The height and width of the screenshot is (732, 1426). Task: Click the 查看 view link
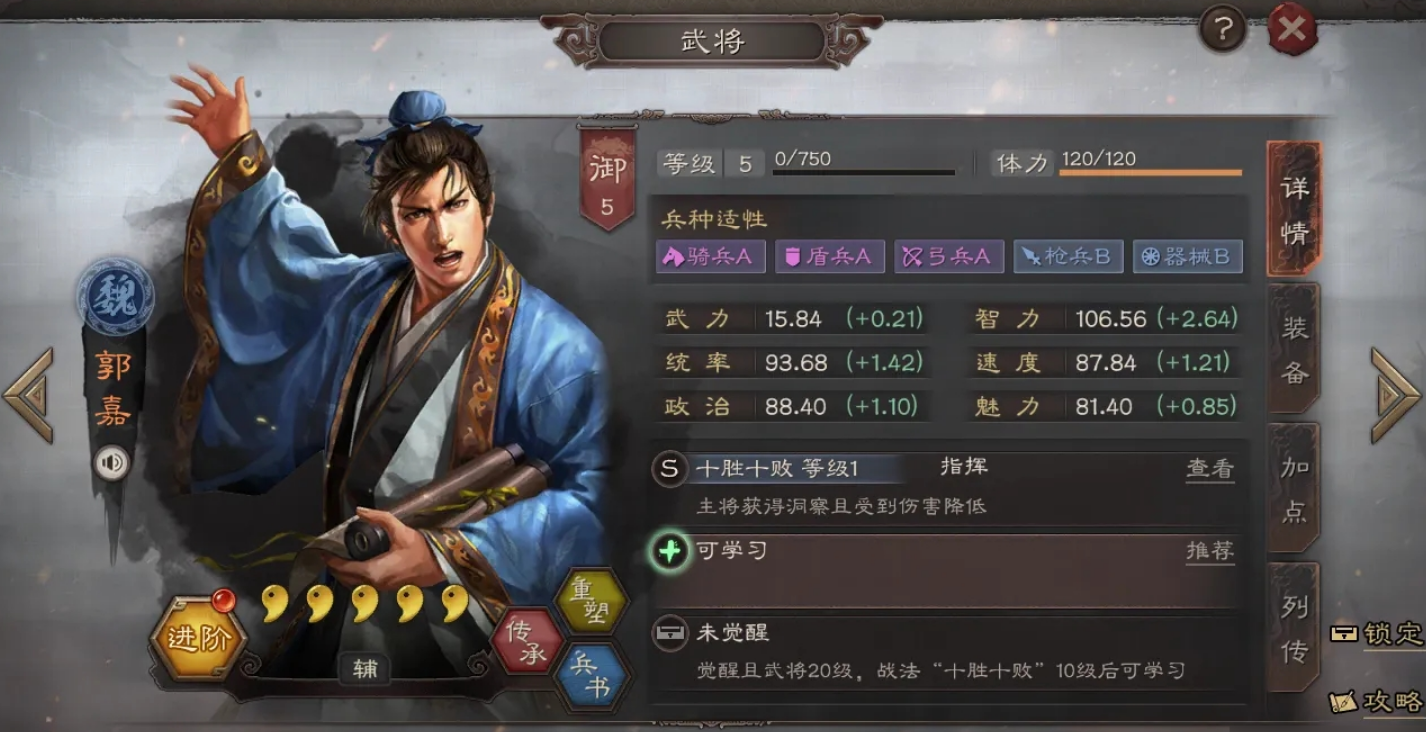coord(1210,467)
